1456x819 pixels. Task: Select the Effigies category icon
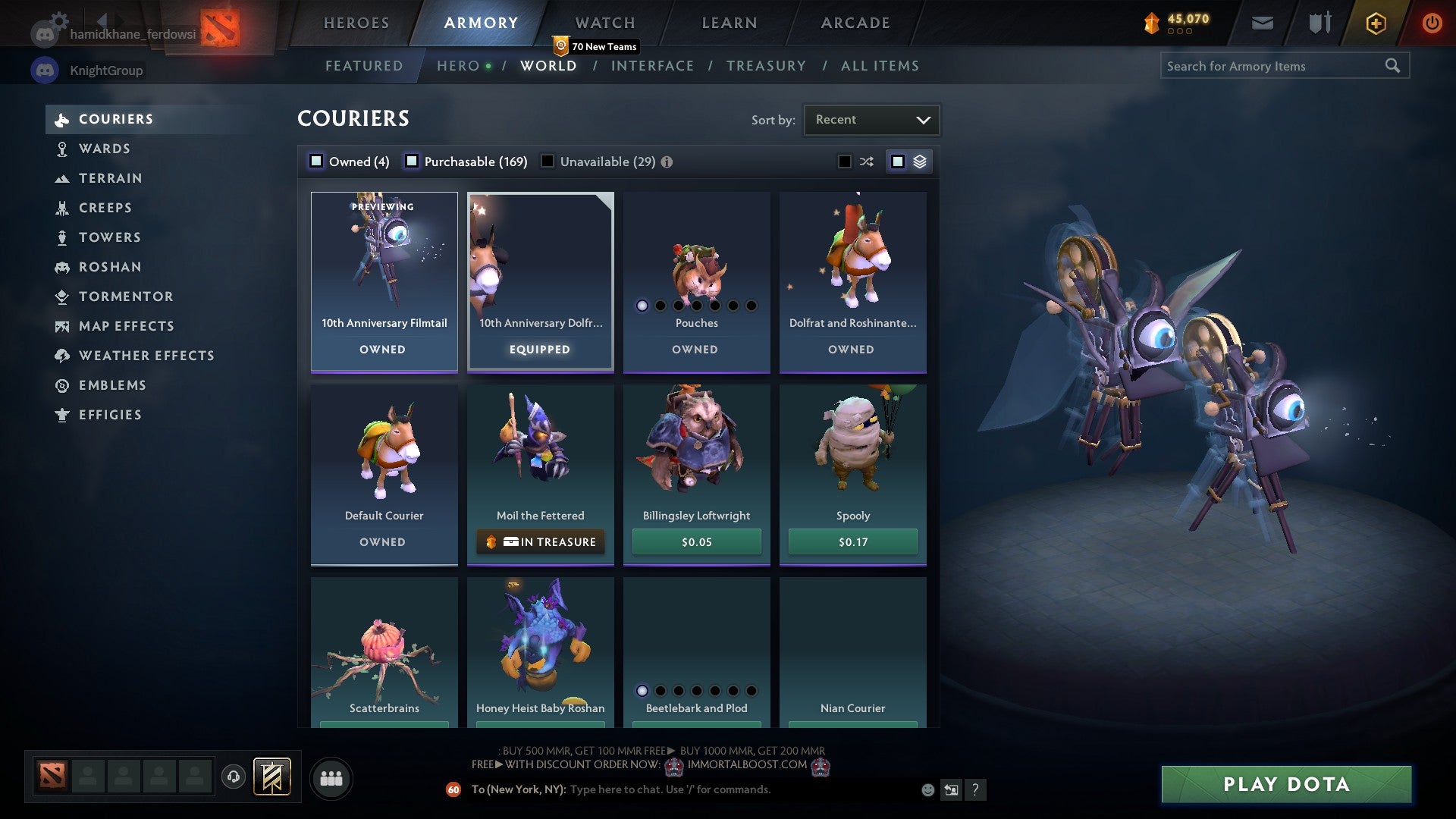coord(61,415)
